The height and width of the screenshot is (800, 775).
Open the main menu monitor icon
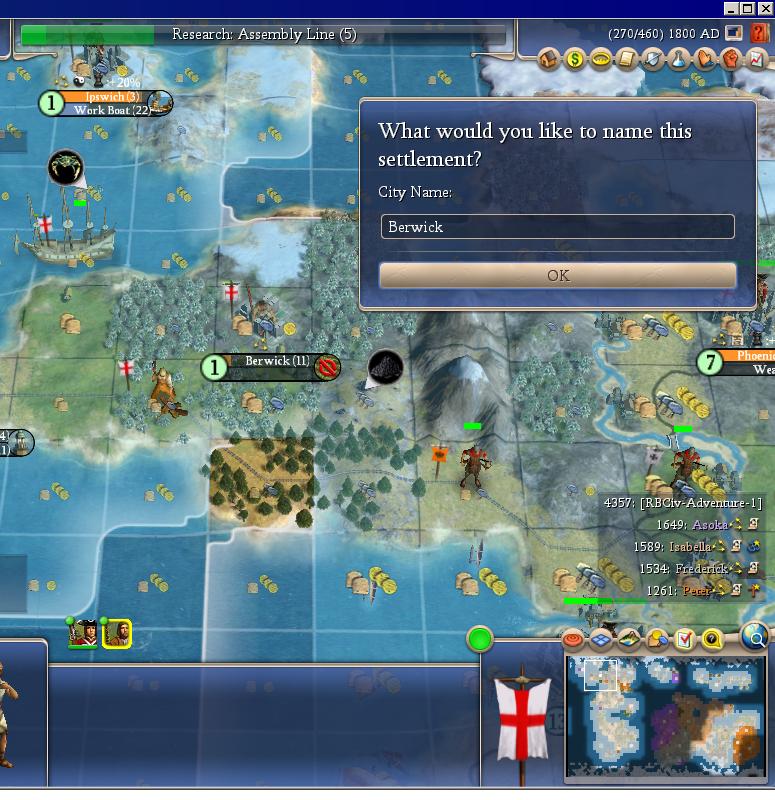coord(735,33)
